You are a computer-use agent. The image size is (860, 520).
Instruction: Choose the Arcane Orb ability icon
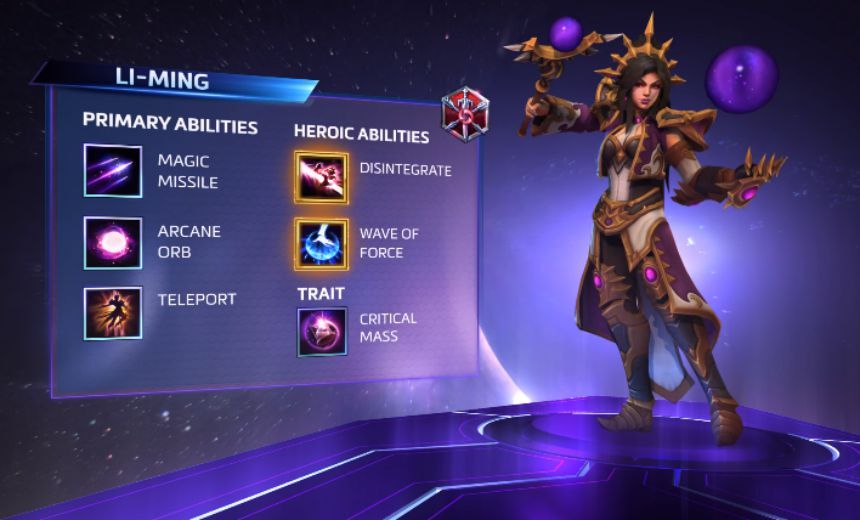point(113,242)
